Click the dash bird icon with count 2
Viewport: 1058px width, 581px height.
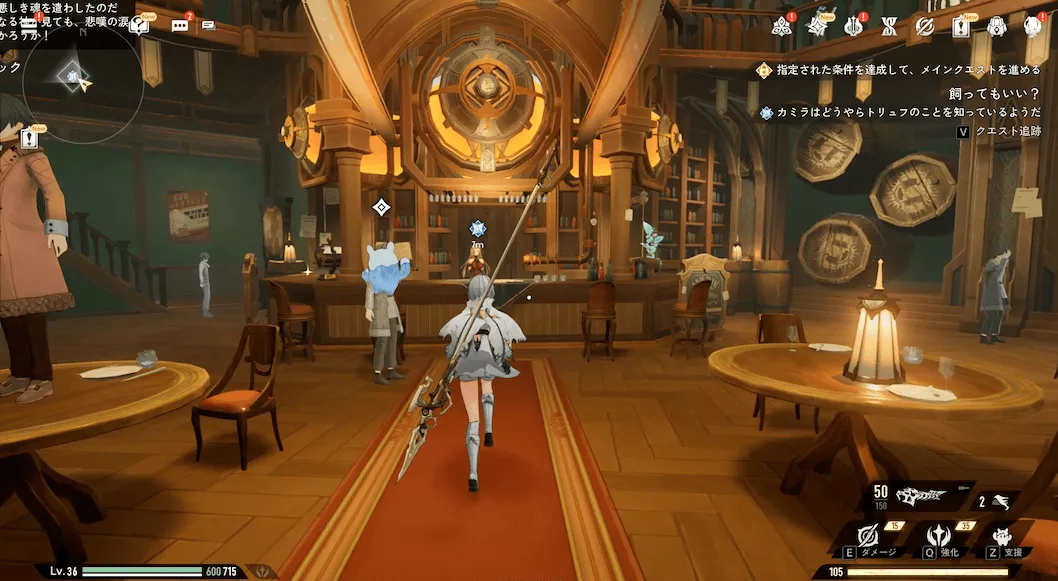[1003, 500]
